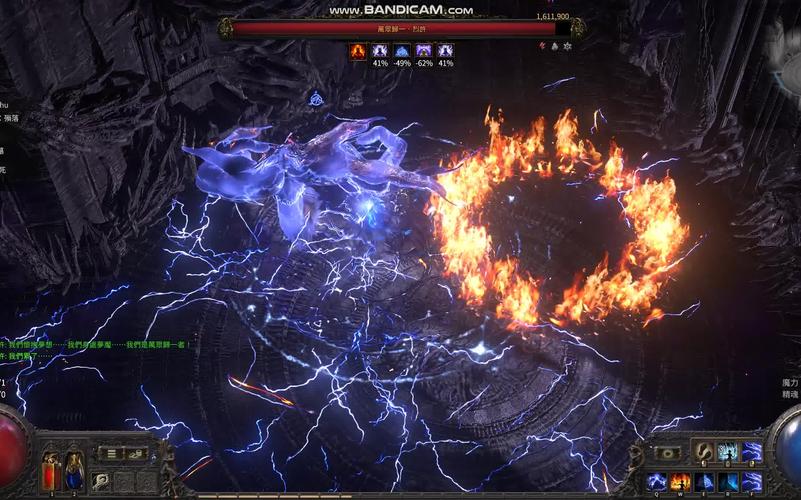Viewport: 801px width, 500px height.
Task: Click the button beside the three-line menu
Action: (136, 453)
